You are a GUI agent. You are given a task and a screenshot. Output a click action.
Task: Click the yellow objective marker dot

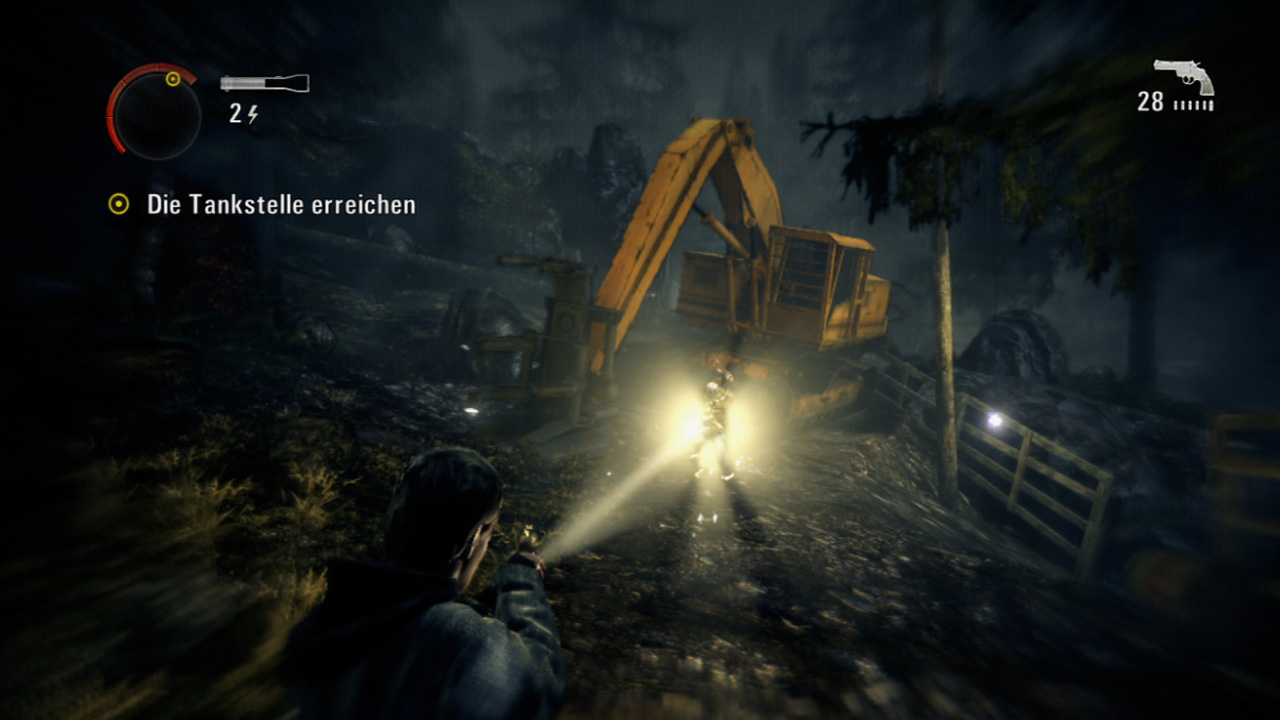coord(120,204)
